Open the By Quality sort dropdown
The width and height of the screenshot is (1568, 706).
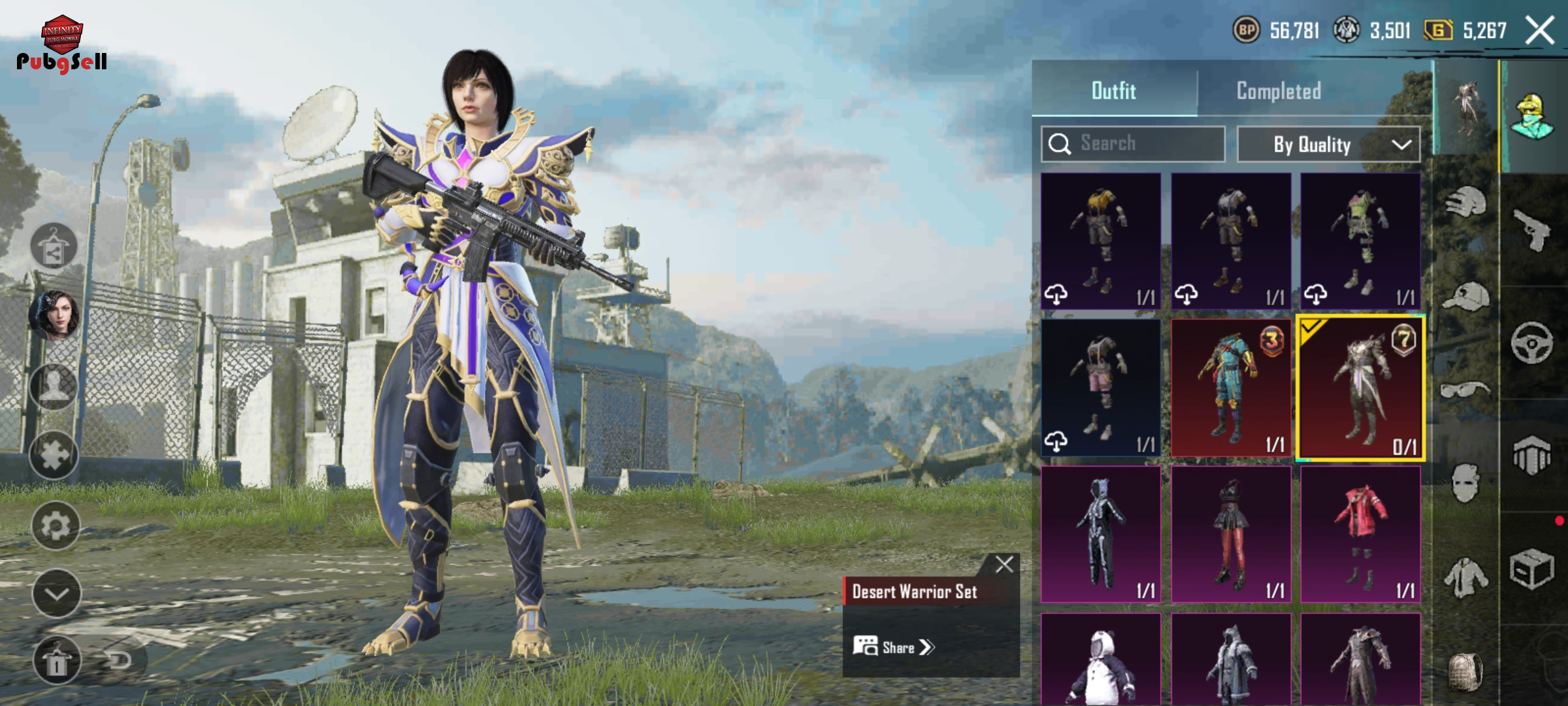(1328, 144)
